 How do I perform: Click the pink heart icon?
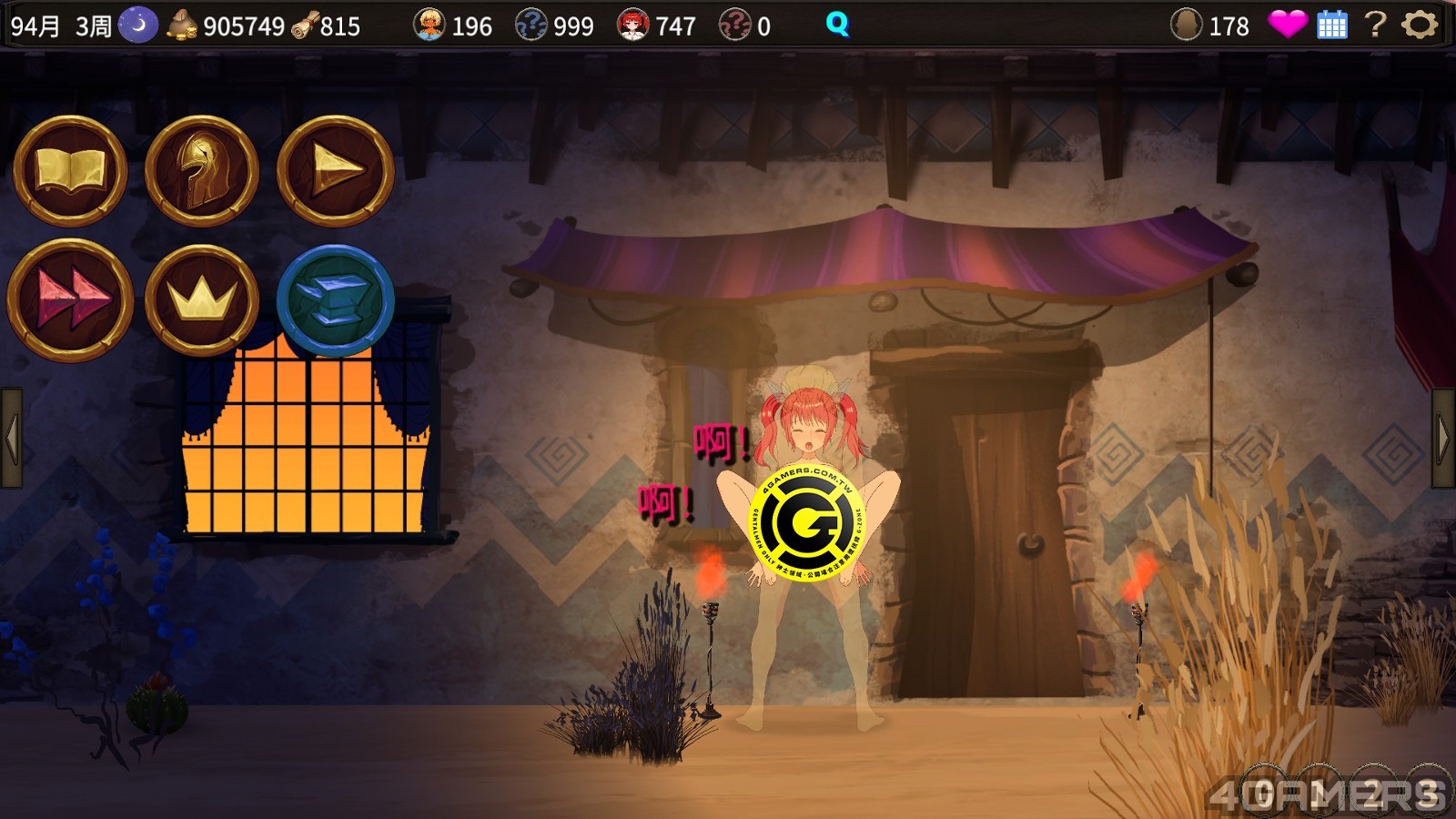click(1287, 25)
